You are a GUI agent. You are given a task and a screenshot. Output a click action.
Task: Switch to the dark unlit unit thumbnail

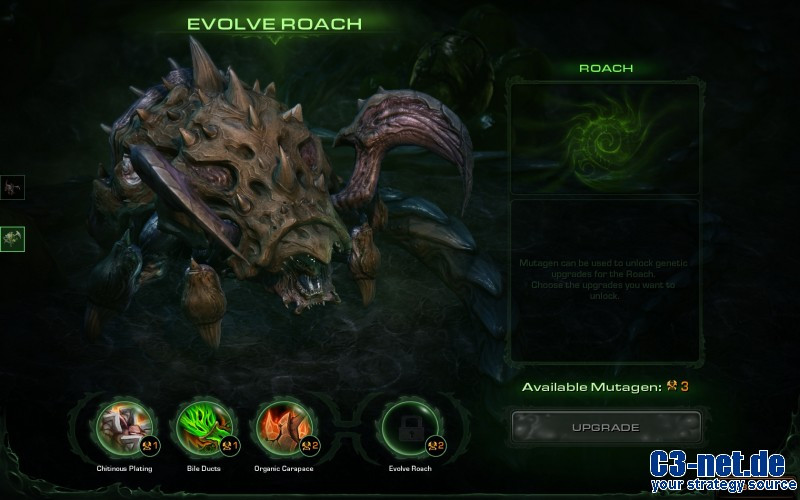tap(13, 187)
